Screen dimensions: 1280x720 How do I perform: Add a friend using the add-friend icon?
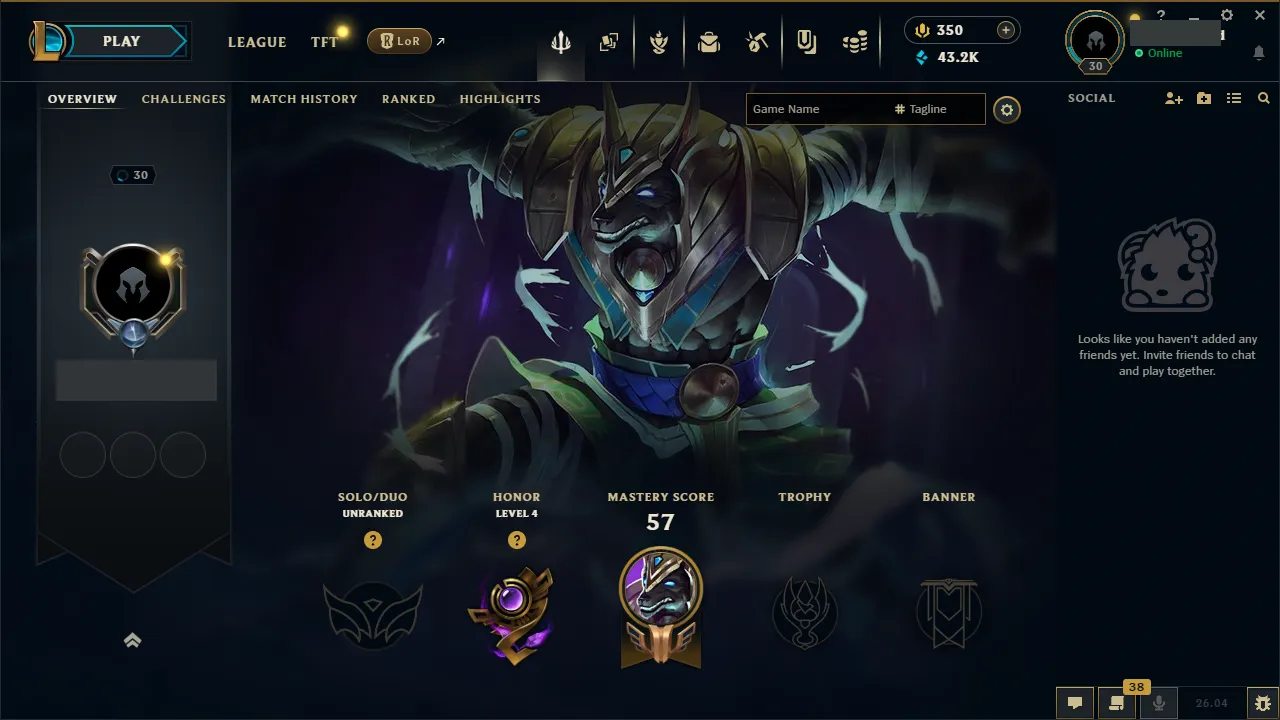point(1172,98)
